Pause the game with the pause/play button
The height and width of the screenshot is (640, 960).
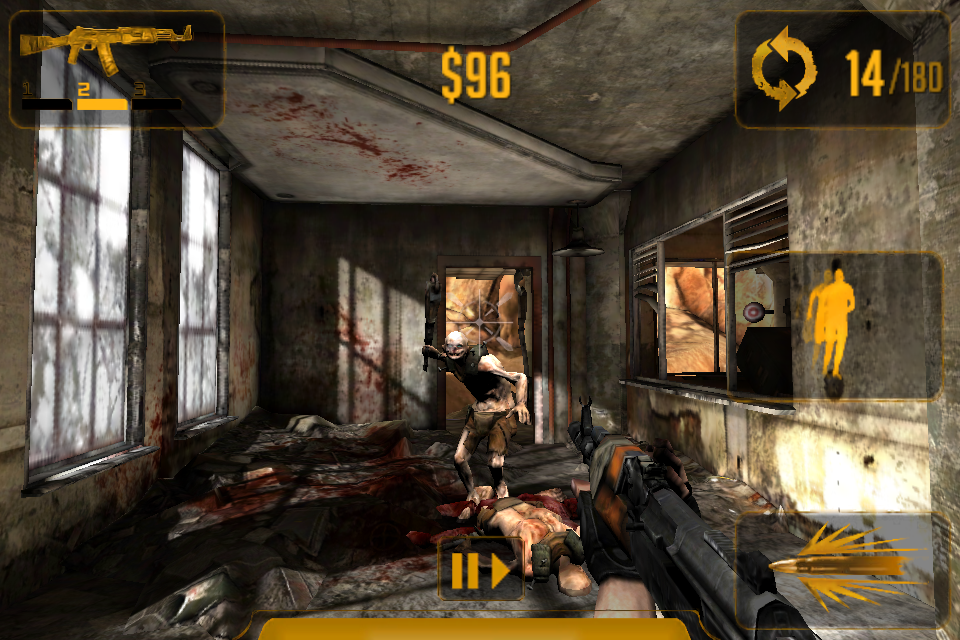(480, 571)
